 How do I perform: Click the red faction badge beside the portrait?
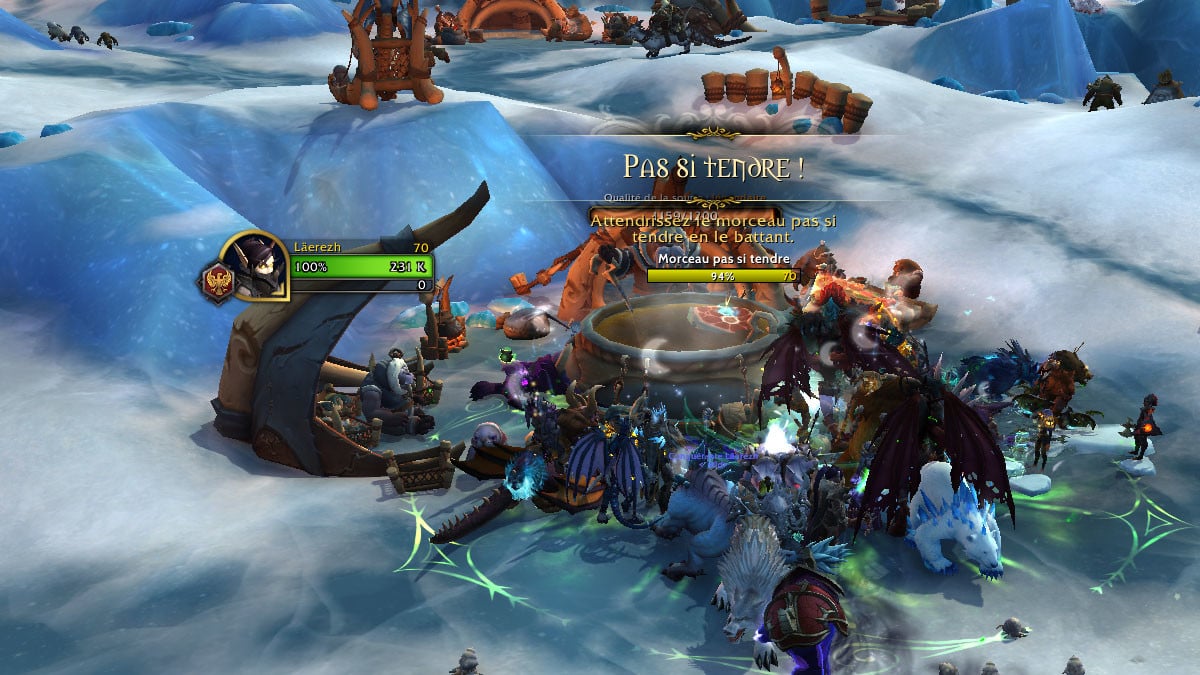215,284
